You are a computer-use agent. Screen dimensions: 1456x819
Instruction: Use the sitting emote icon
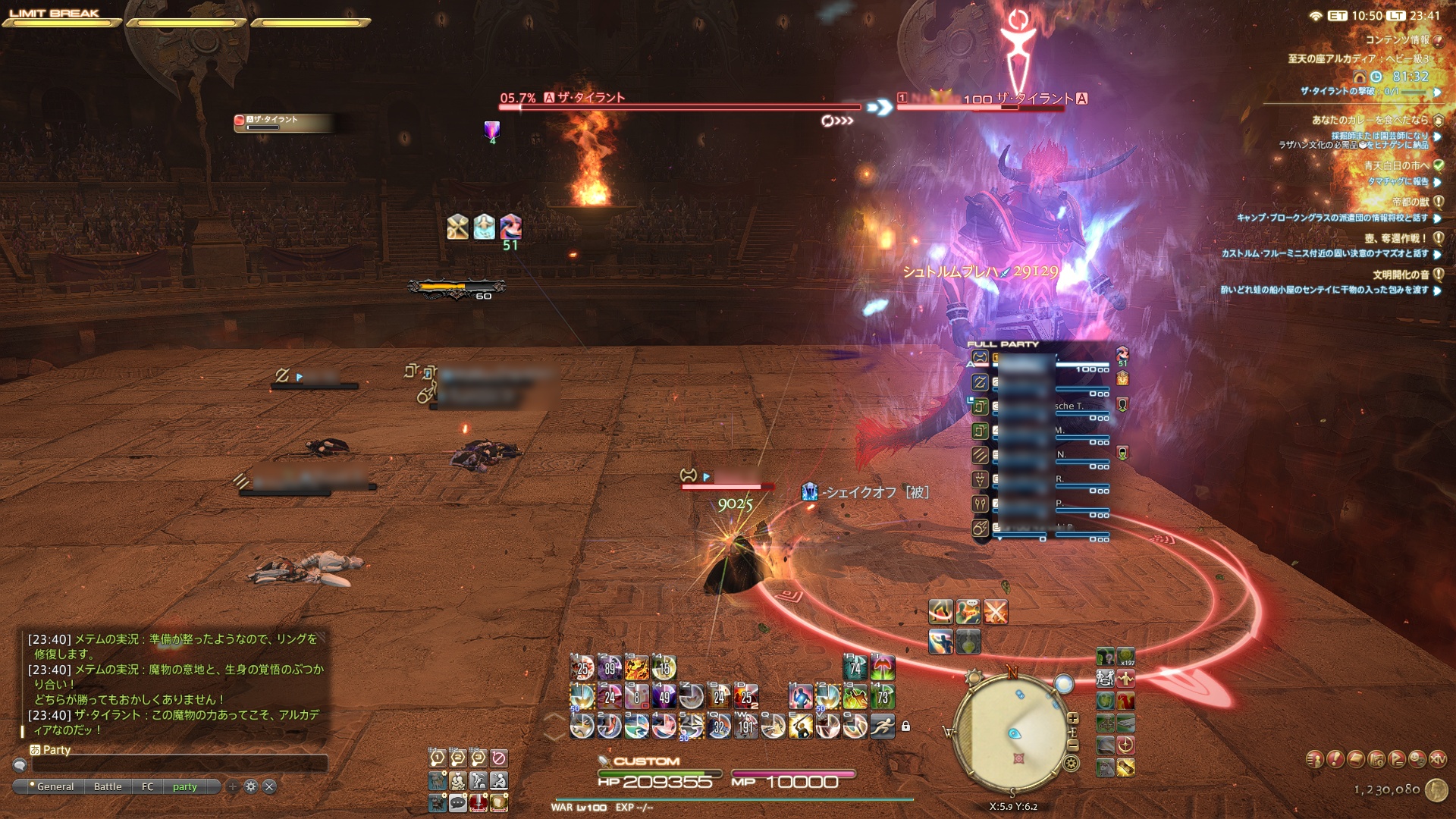[498, 780]
